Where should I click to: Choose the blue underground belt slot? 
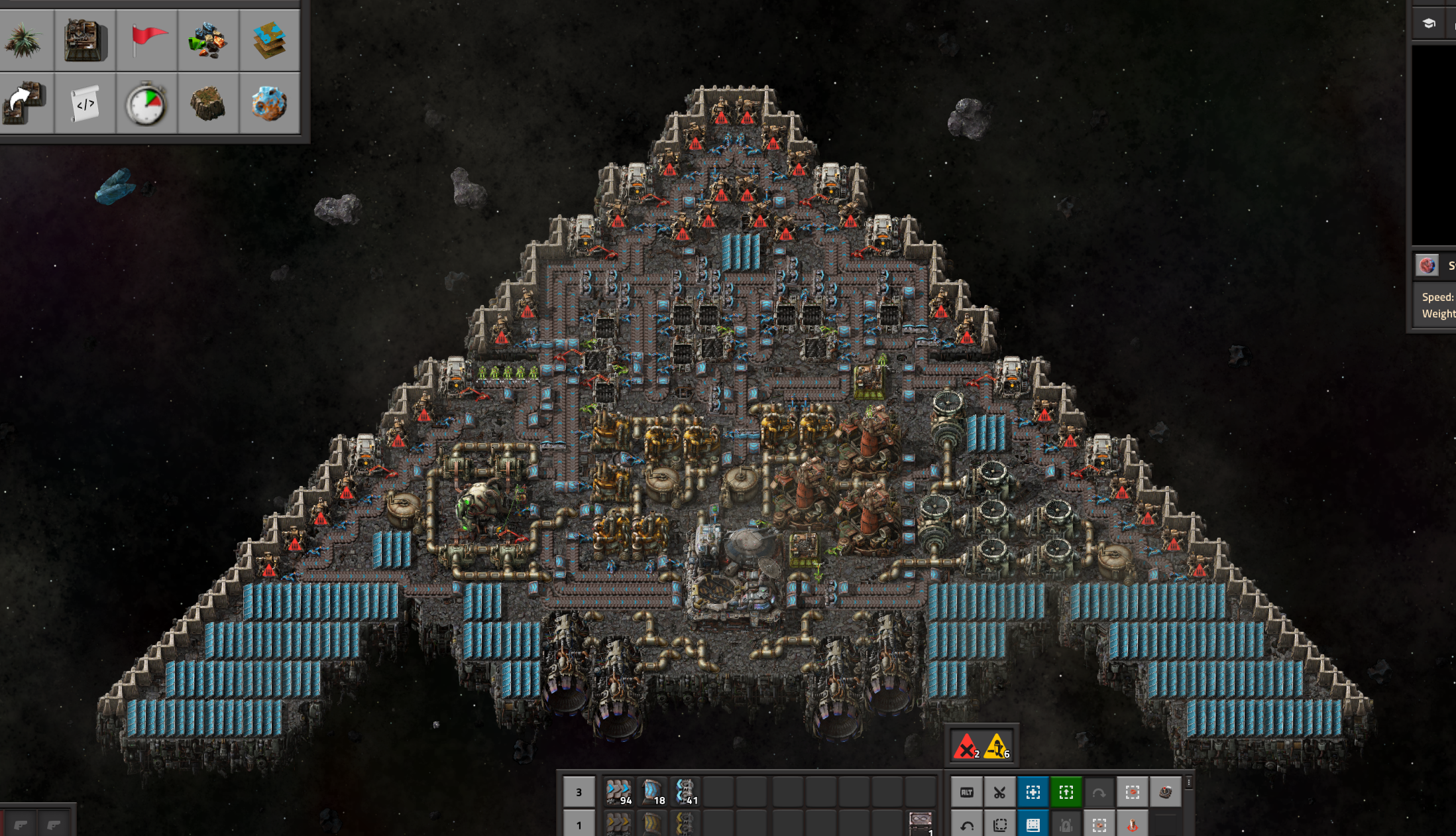tap(652, 792)
